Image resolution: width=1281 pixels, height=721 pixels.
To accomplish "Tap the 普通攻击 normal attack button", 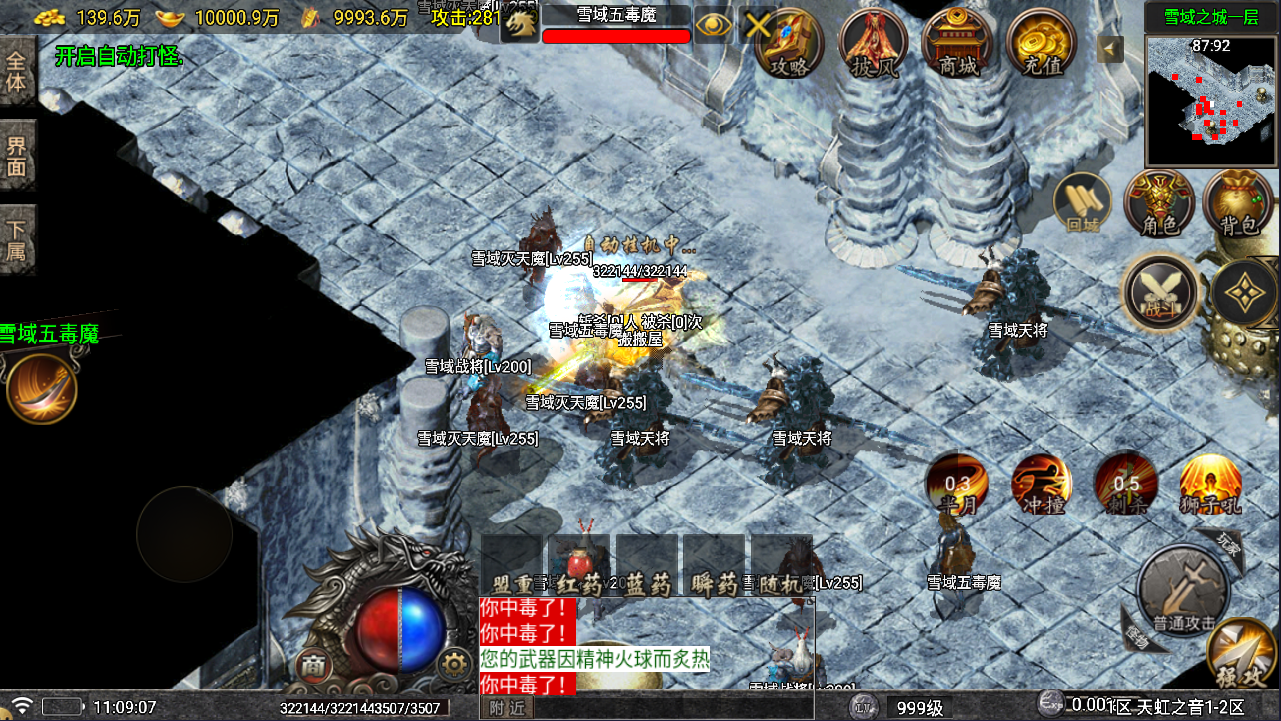I will 1184,592.
